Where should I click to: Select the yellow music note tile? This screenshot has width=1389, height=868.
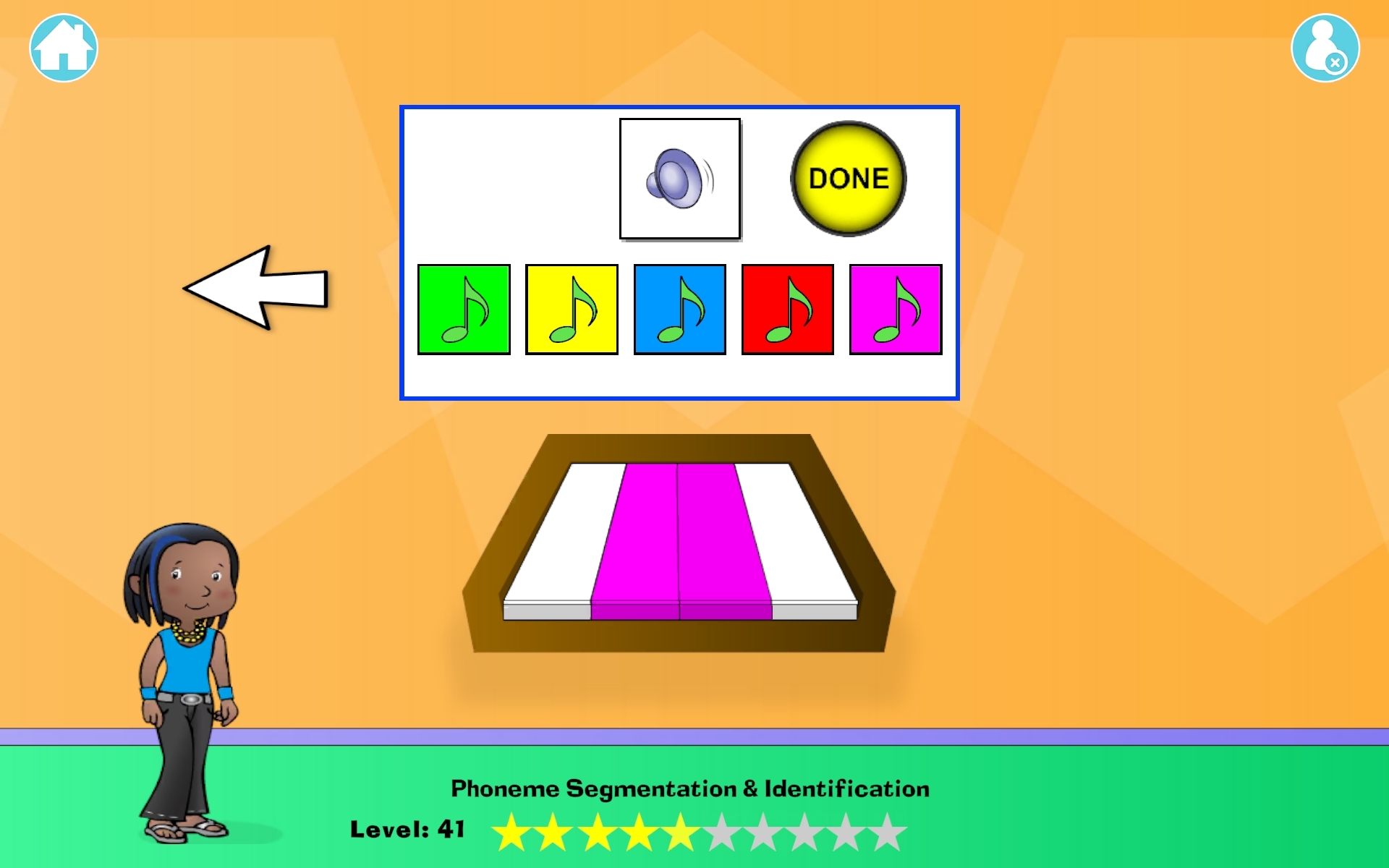(x=572, y=308)
